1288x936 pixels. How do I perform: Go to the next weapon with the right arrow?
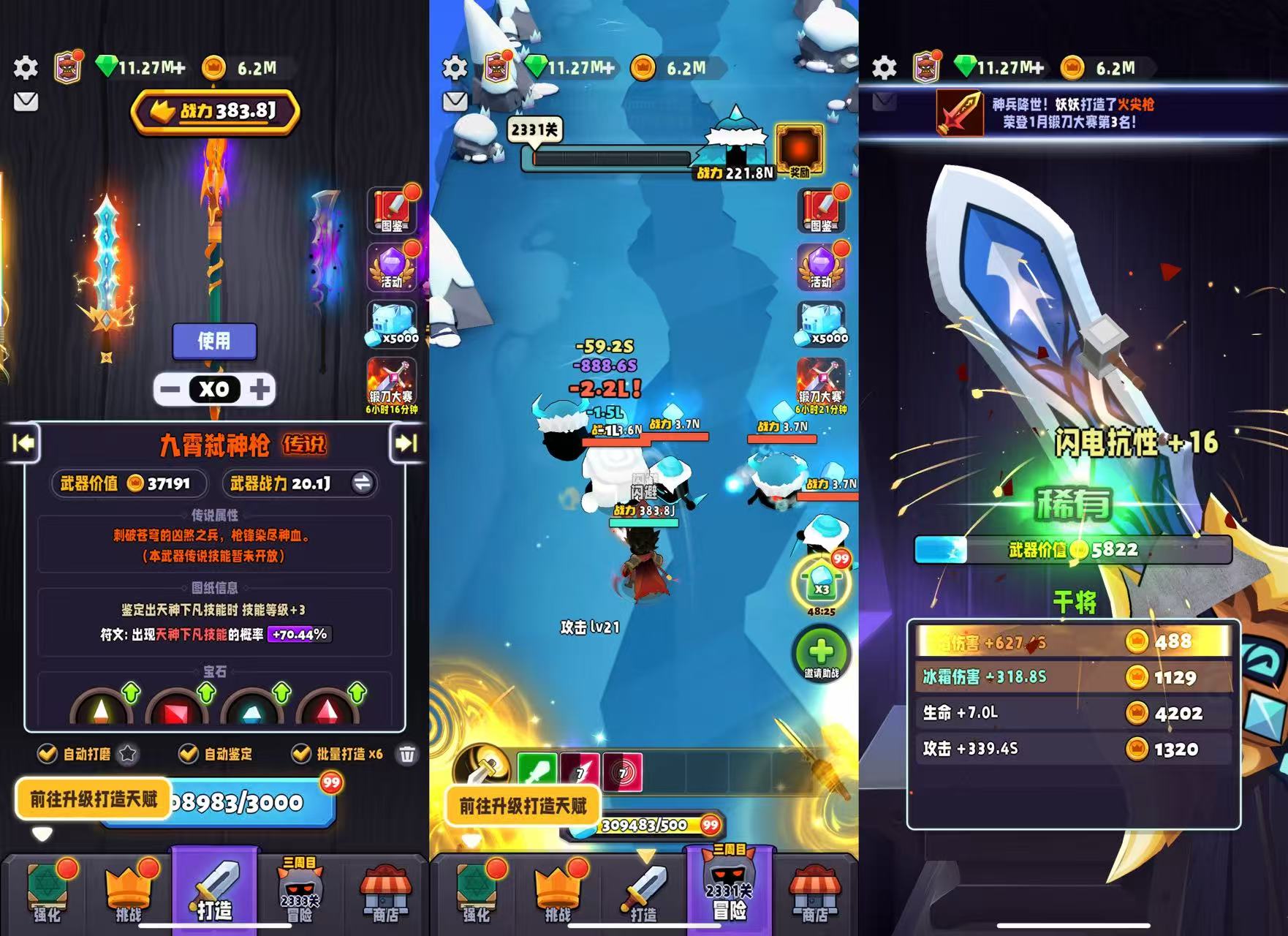point(406,443)
